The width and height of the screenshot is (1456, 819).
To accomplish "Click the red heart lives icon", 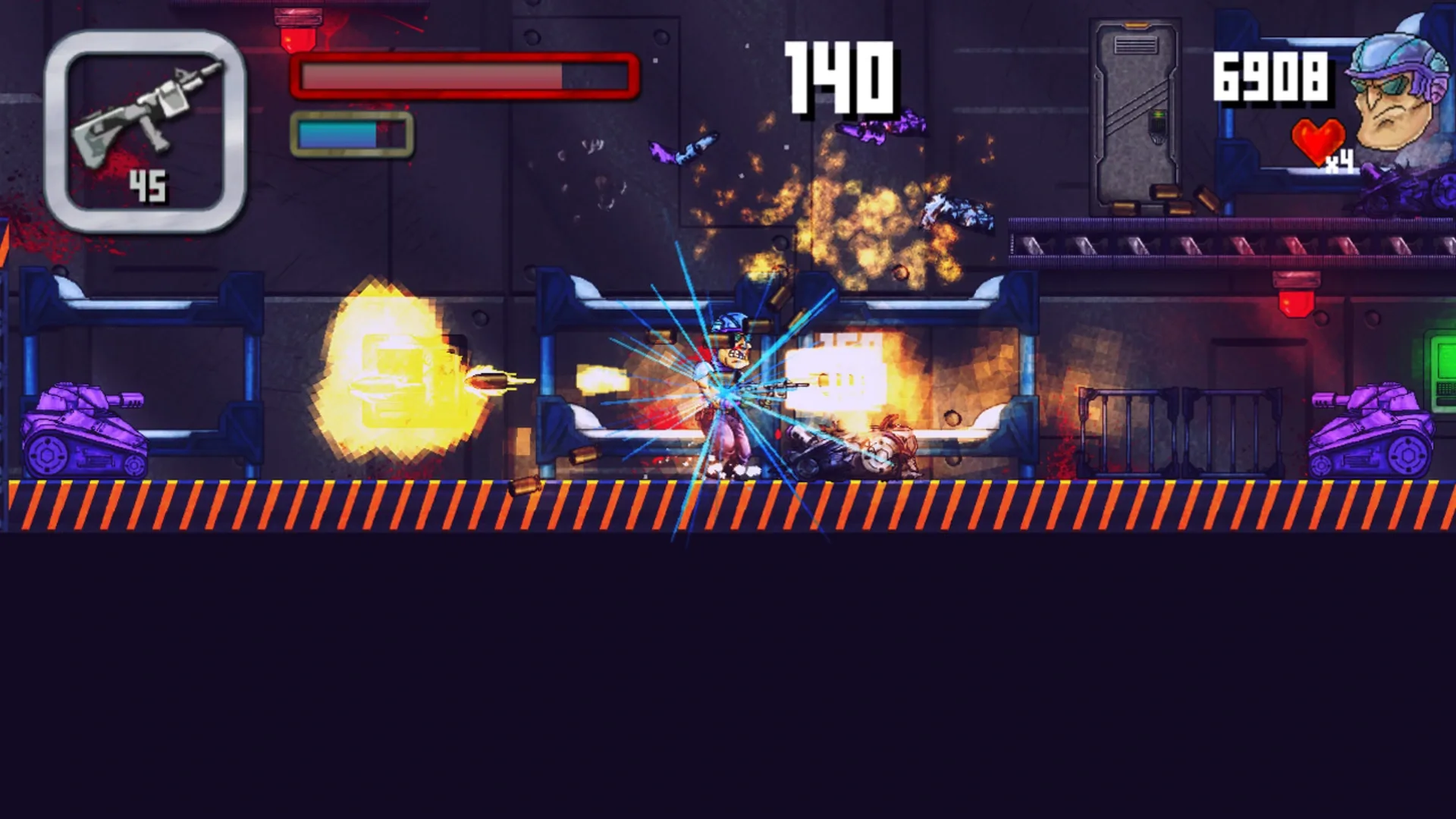I will tap(1319, 140).
